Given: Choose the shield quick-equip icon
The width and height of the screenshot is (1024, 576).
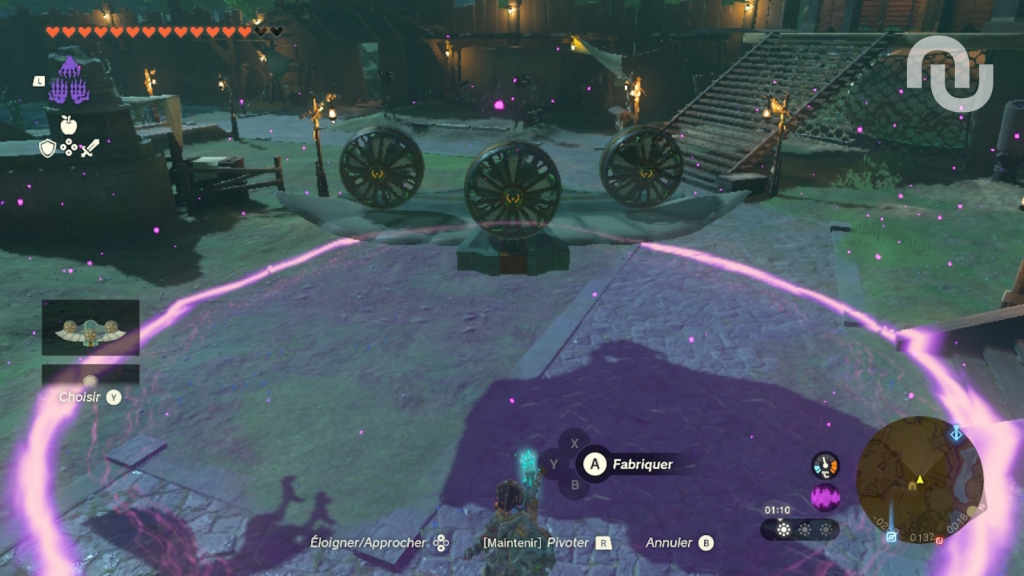Looking at the screenshot, I should click(x=47, y=148).
